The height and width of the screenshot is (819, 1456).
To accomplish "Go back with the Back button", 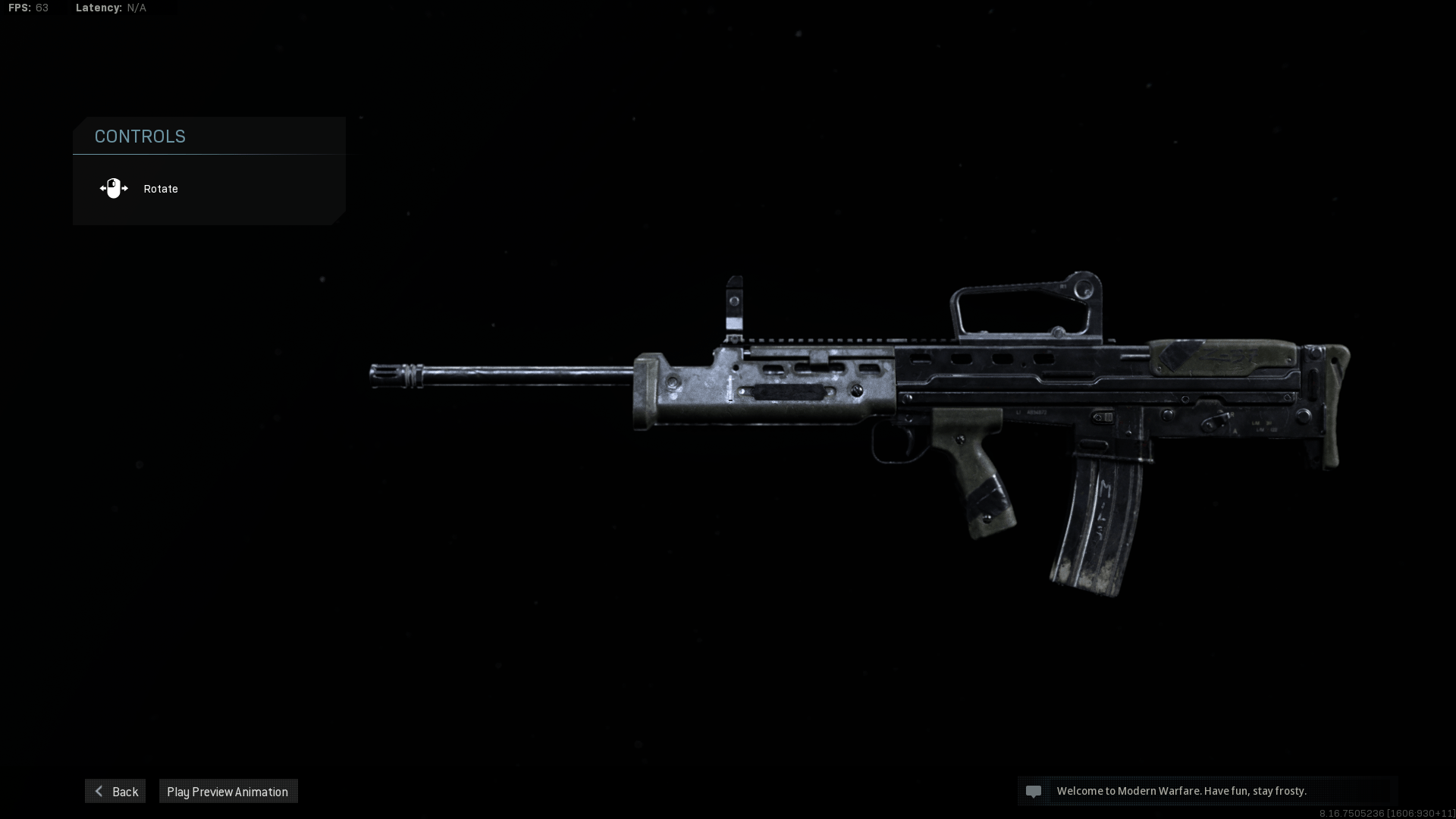I will point(115,791).
